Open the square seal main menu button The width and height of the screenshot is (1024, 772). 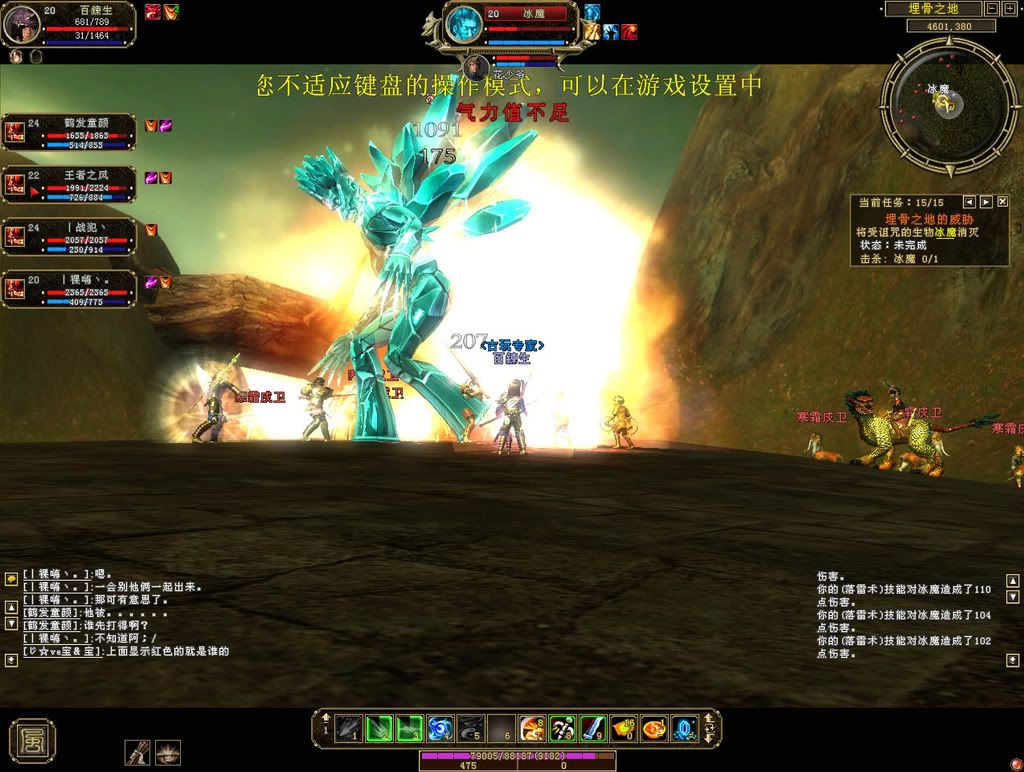[32, 739]
